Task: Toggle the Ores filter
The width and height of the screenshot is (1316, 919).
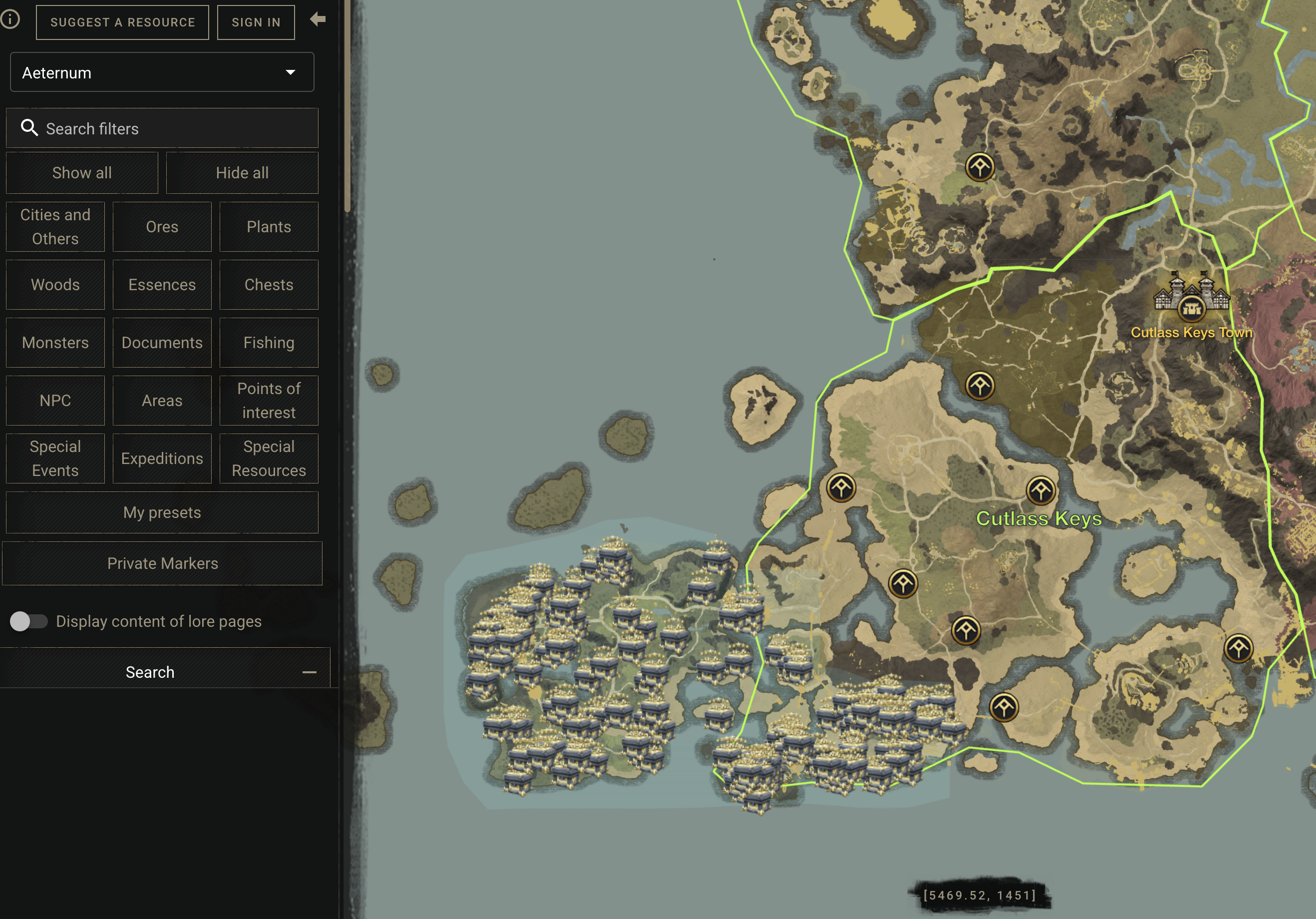Action: point(162,226)
